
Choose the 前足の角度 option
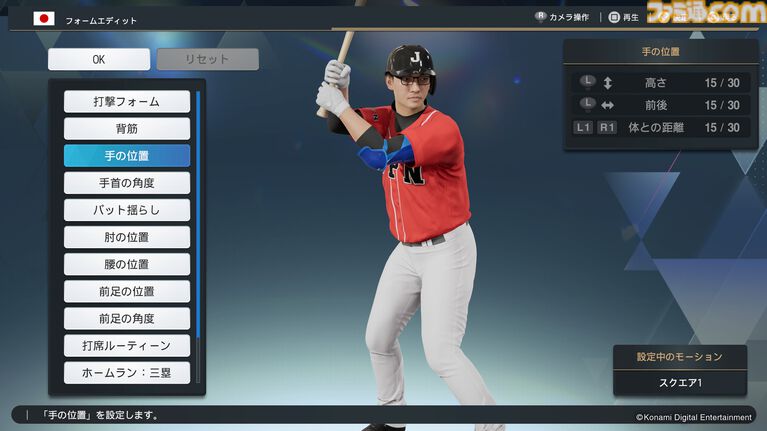pos(127,318)
